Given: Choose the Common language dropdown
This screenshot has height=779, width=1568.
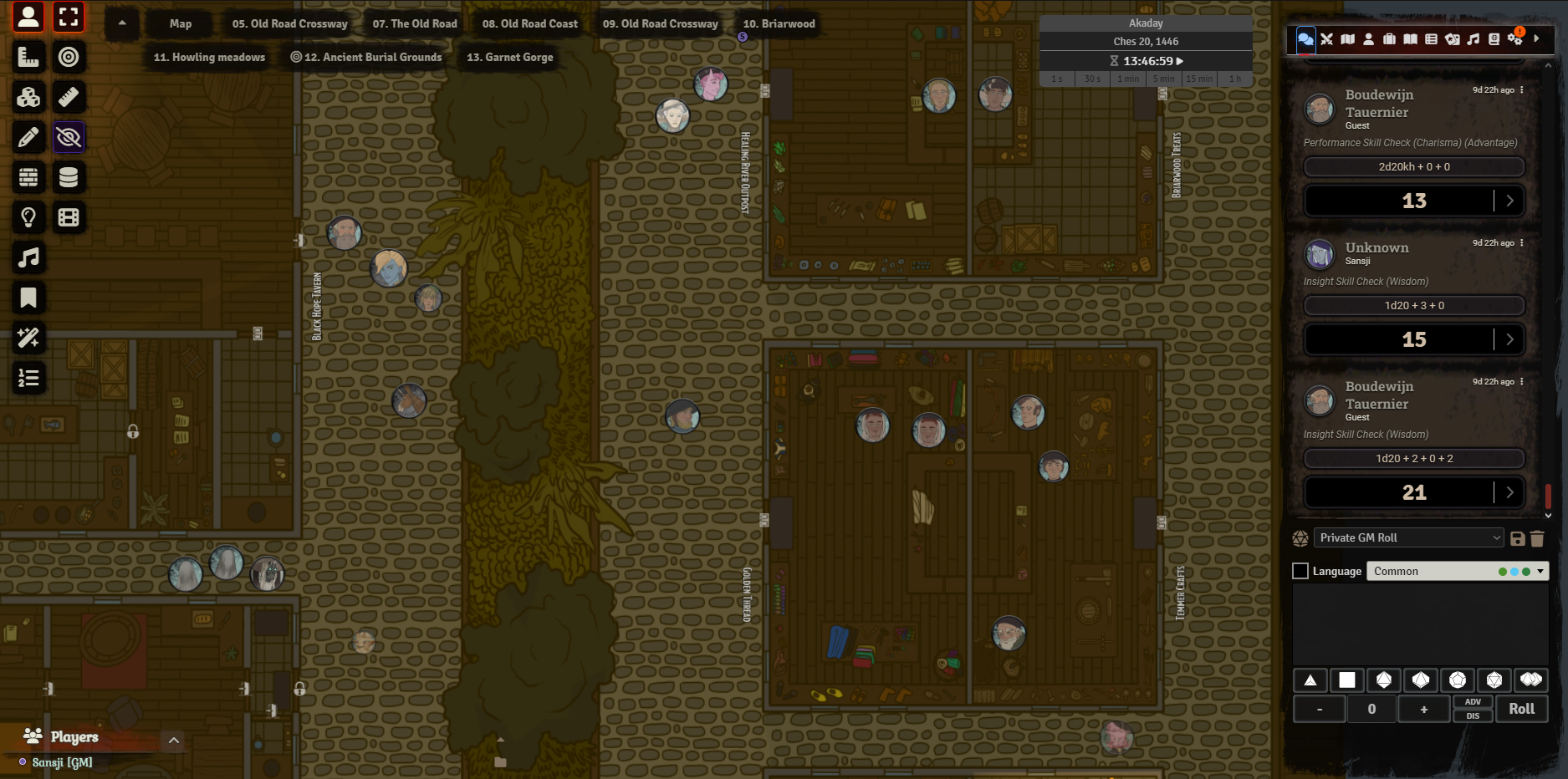Looking at the screenshot, I should point(1457,571).
